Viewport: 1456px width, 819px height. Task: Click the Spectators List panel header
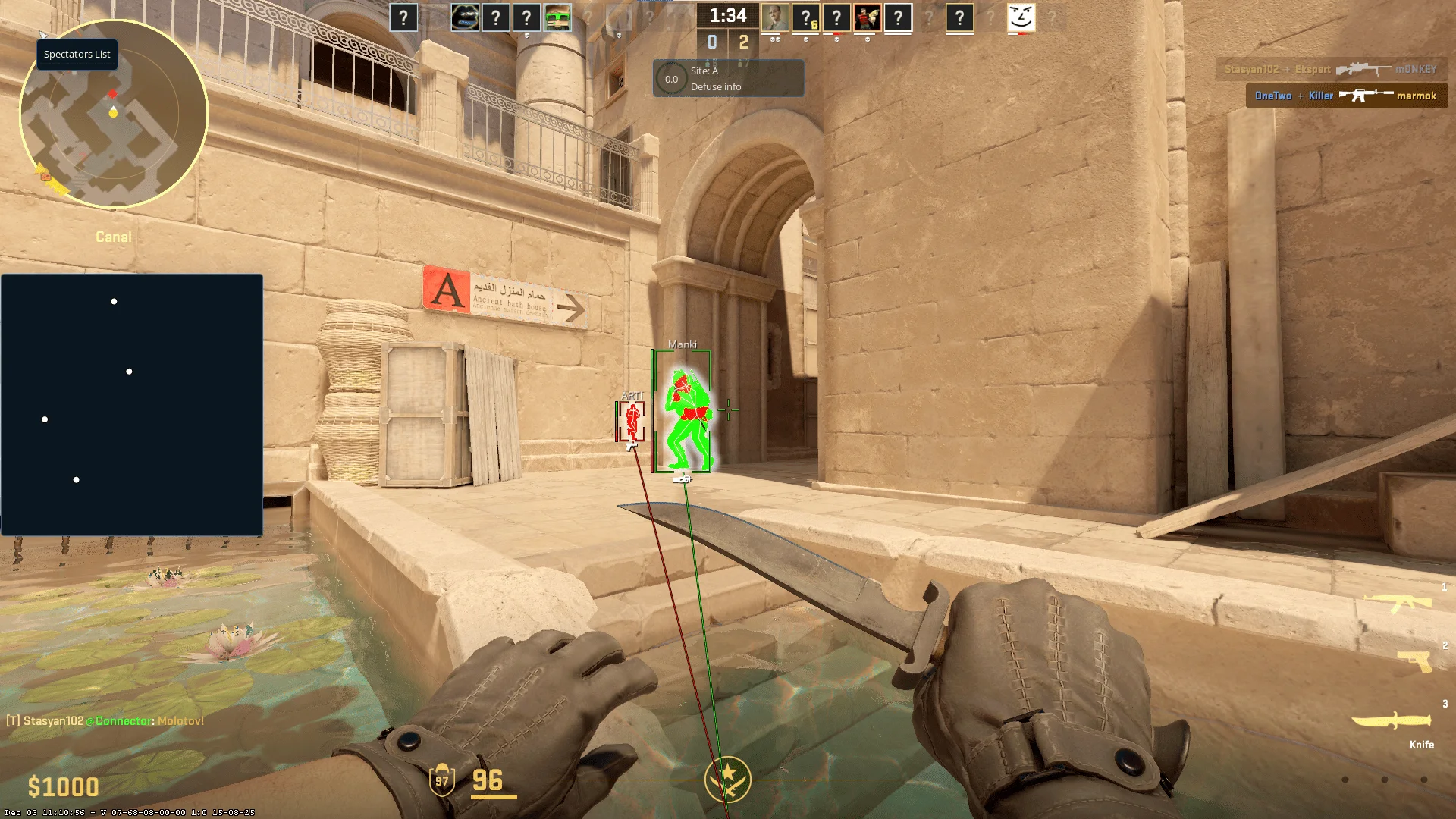tap(77, 55)
